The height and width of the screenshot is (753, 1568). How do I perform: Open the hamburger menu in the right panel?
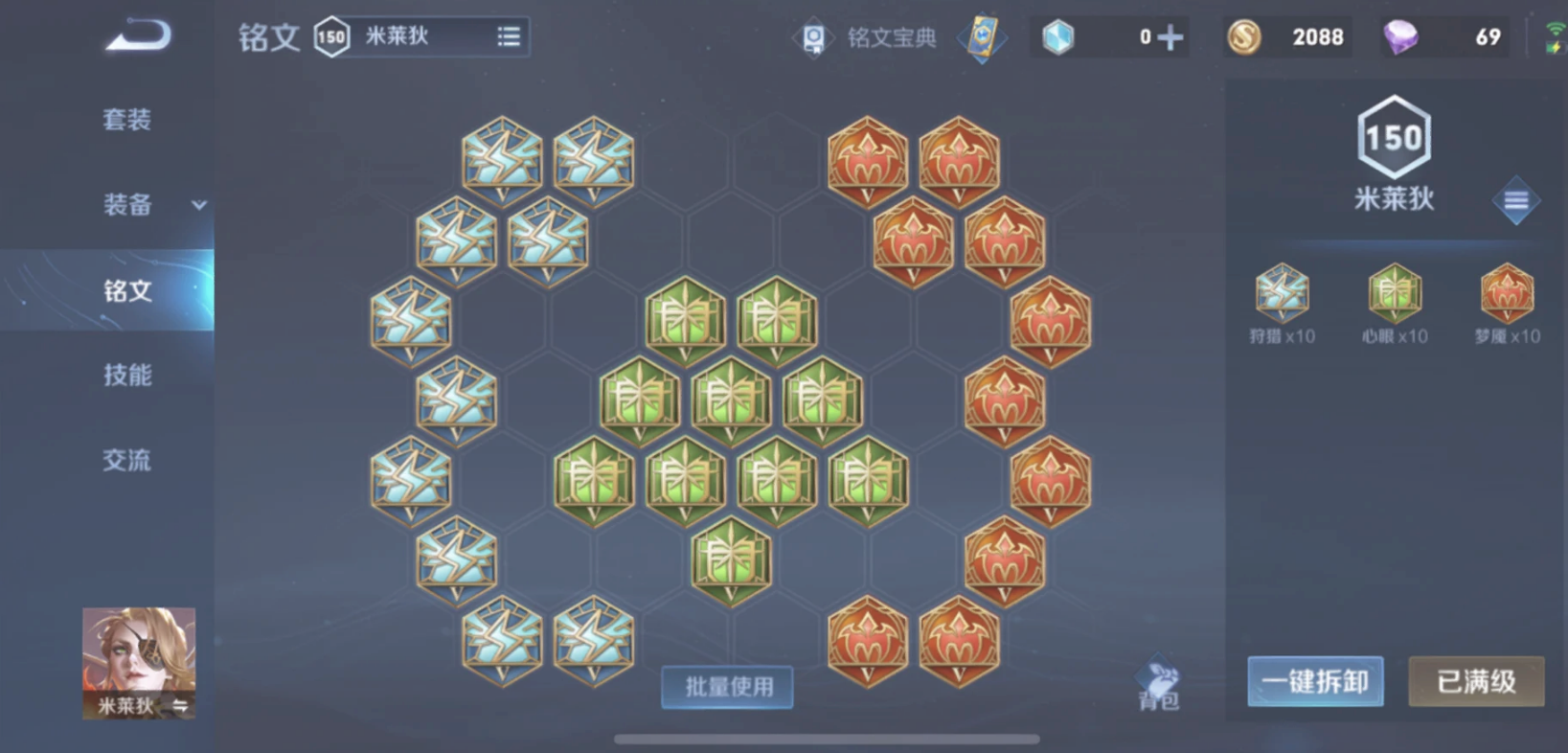coord(1516,200)
